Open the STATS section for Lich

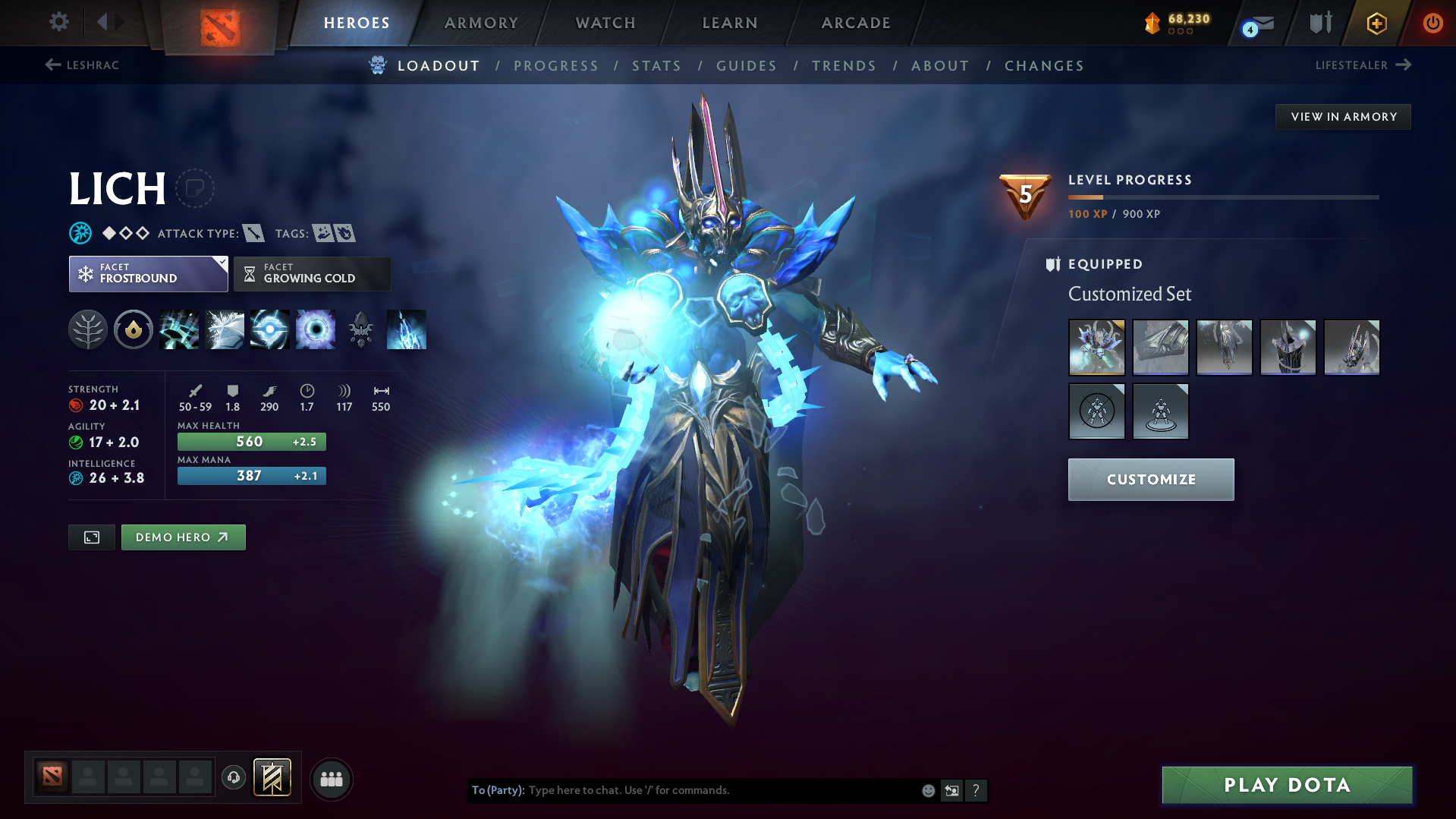click(656, 65)
